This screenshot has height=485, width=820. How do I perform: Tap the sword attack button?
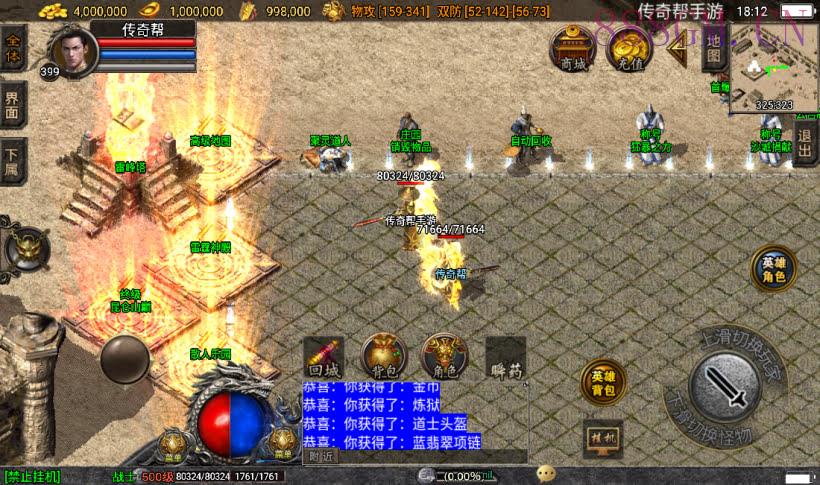[x=727, y=386]
